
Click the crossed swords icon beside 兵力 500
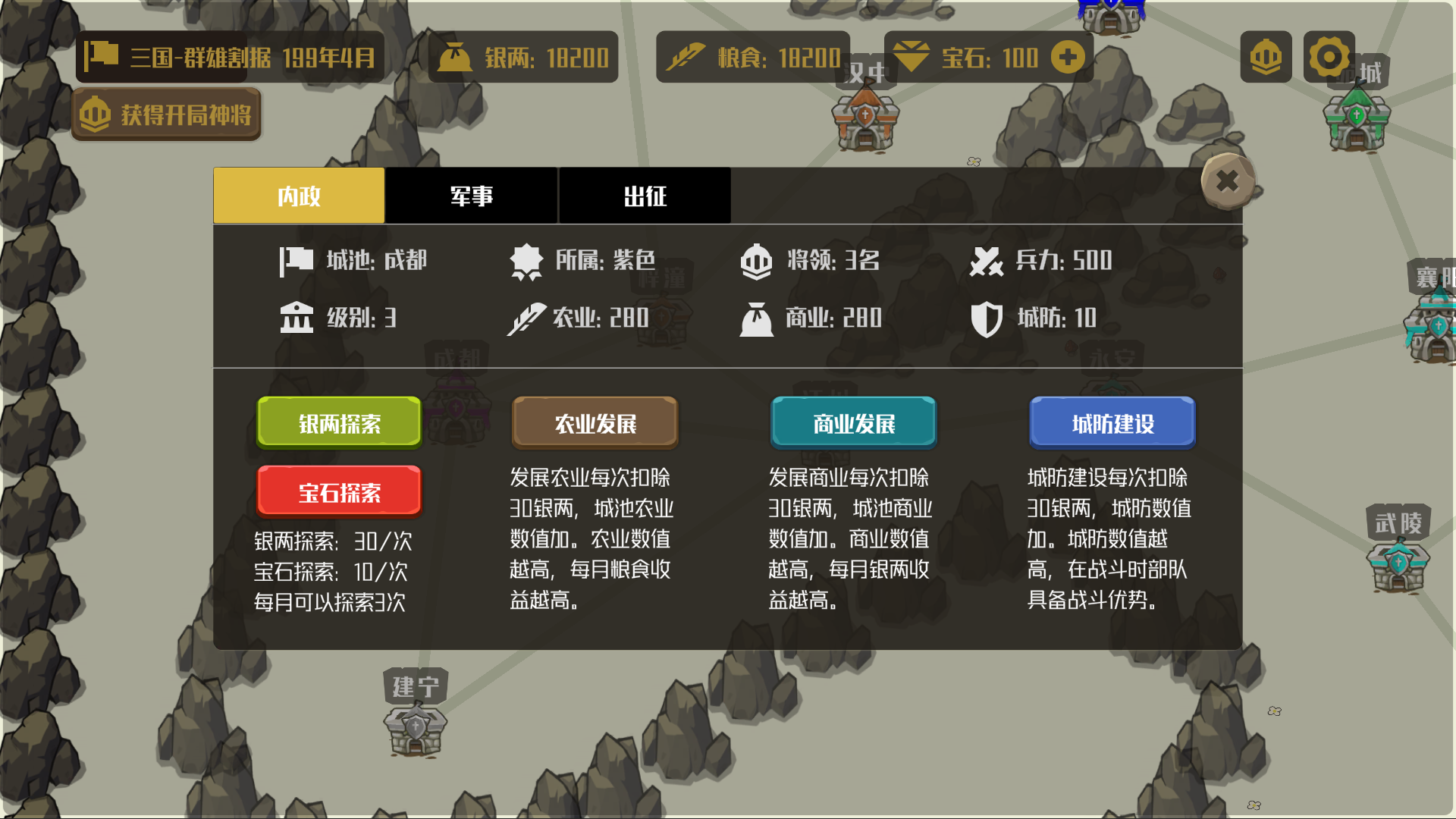point(987,260)
